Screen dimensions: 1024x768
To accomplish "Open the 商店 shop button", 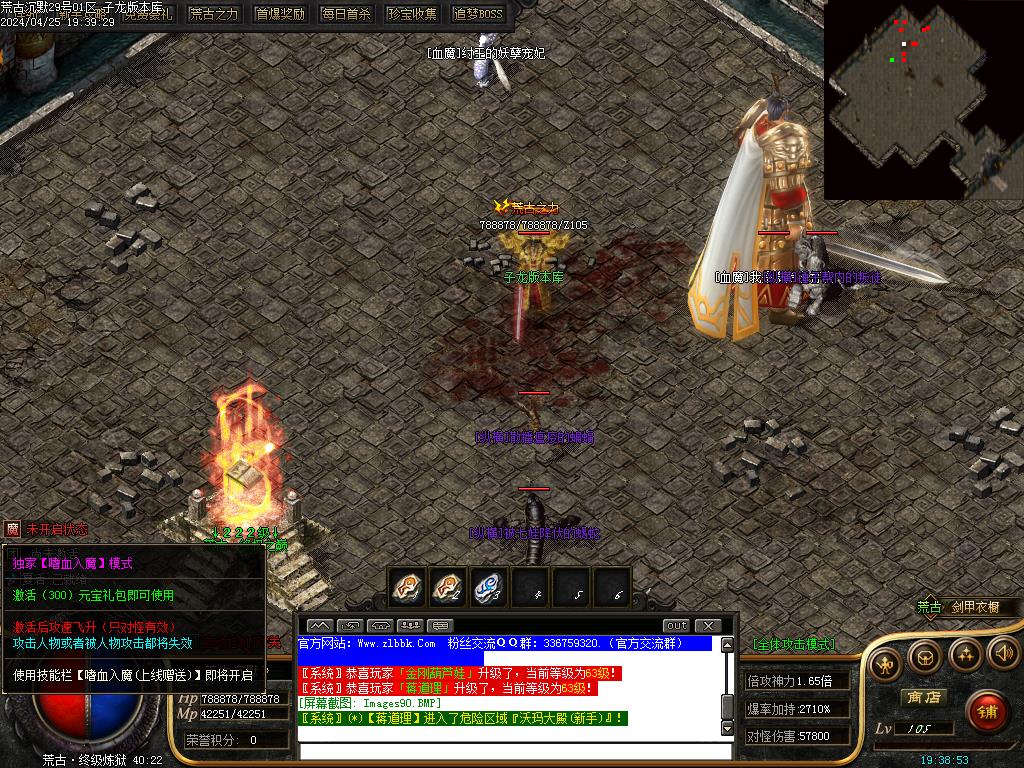I will pos(923,697).
